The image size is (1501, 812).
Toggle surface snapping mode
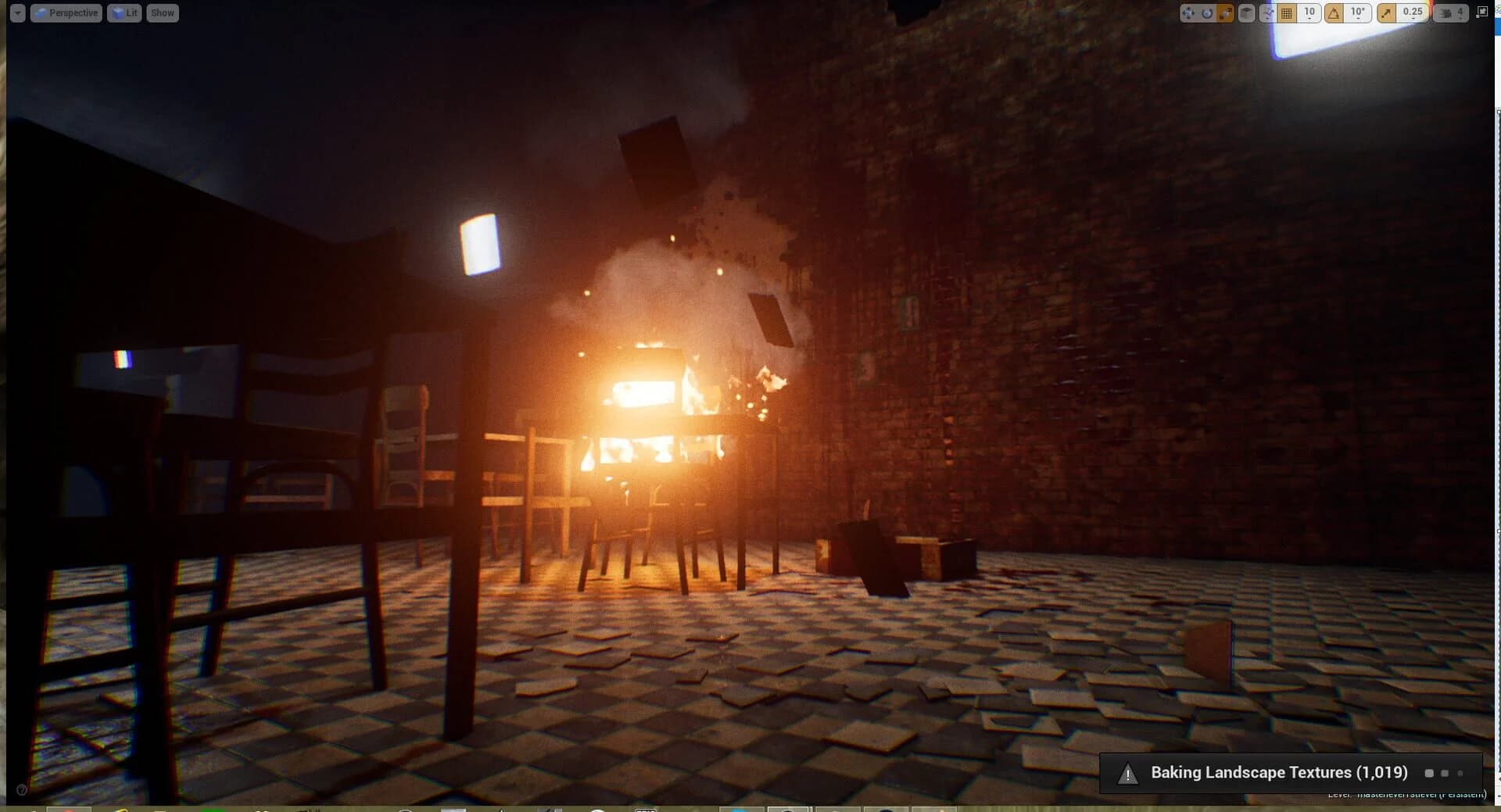pos(1269,12)
